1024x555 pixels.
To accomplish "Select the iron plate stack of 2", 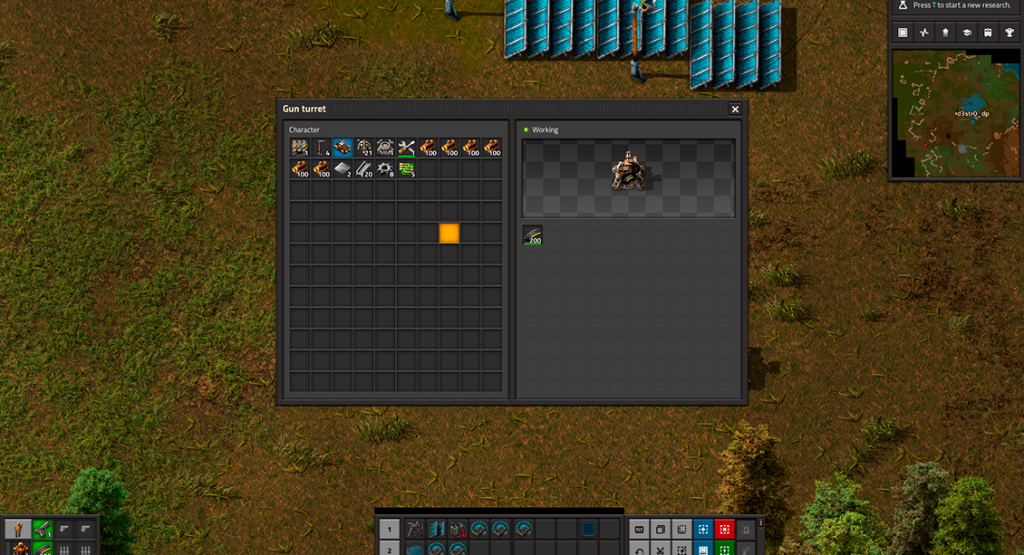I will tap(343, 169).
